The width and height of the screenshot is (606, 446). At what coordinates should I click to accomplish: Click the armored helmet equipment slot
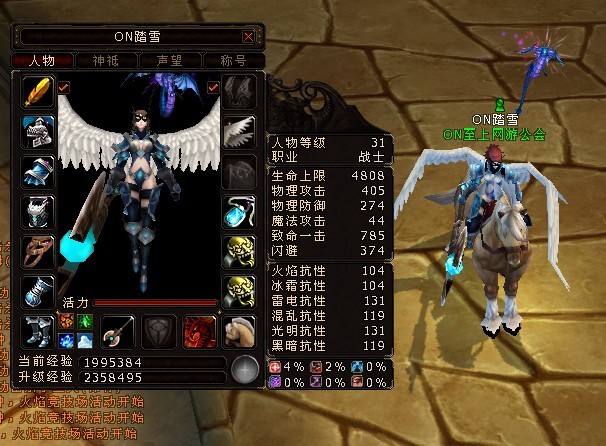pyautogui.click(x=38, y=132)
